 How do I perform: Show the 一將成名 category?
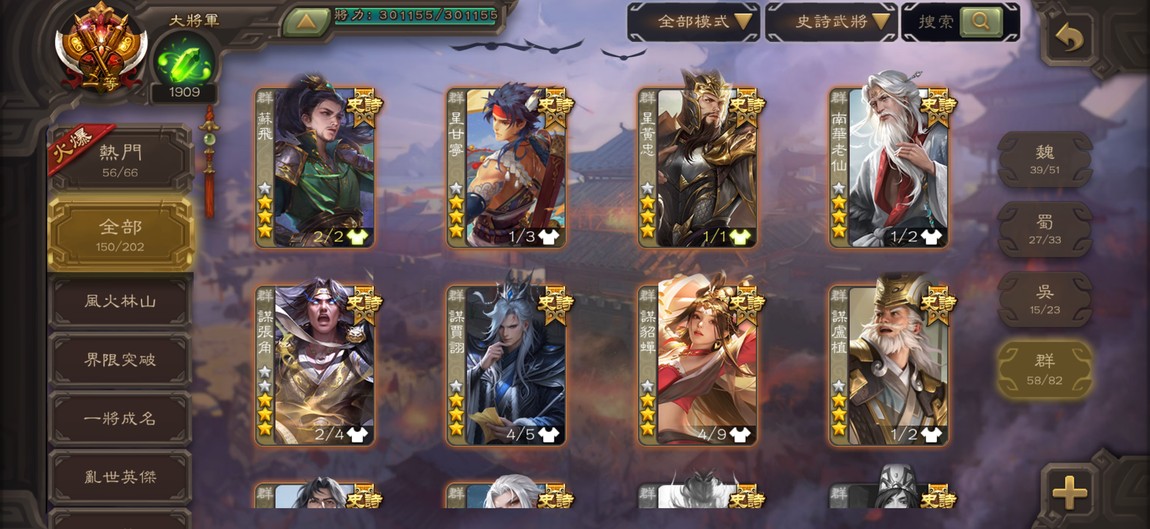pyautogui.click(x=120, y=419)
